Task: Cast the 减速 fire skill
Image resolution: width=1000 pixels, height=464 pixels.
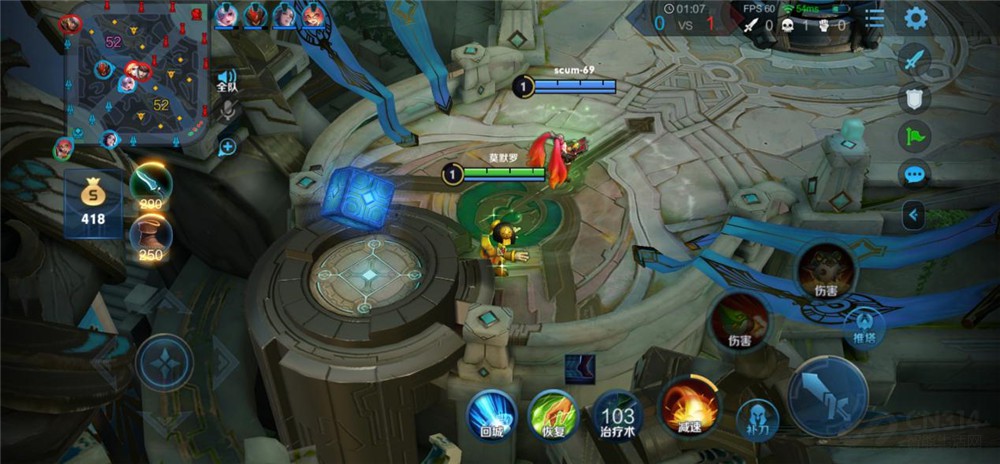Action: (x=689, y=406)
